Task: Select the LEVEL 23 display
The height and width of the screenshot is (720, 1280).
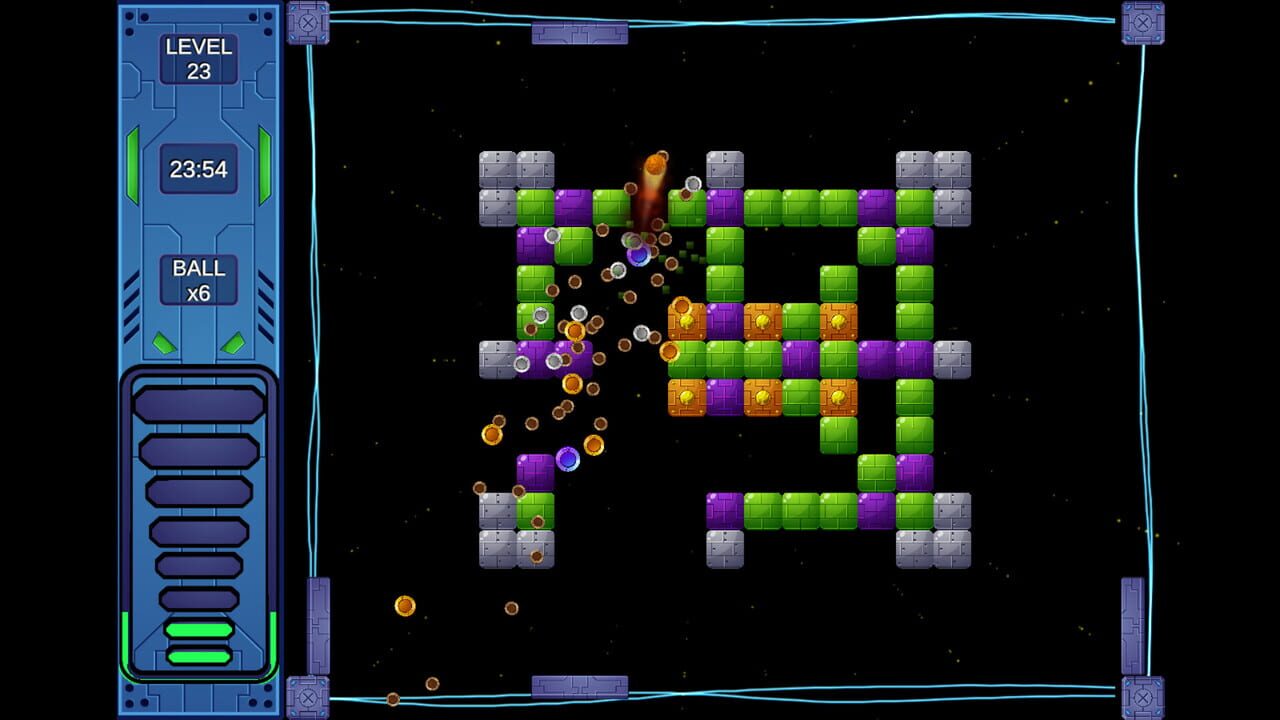Action: coord(197,58)
